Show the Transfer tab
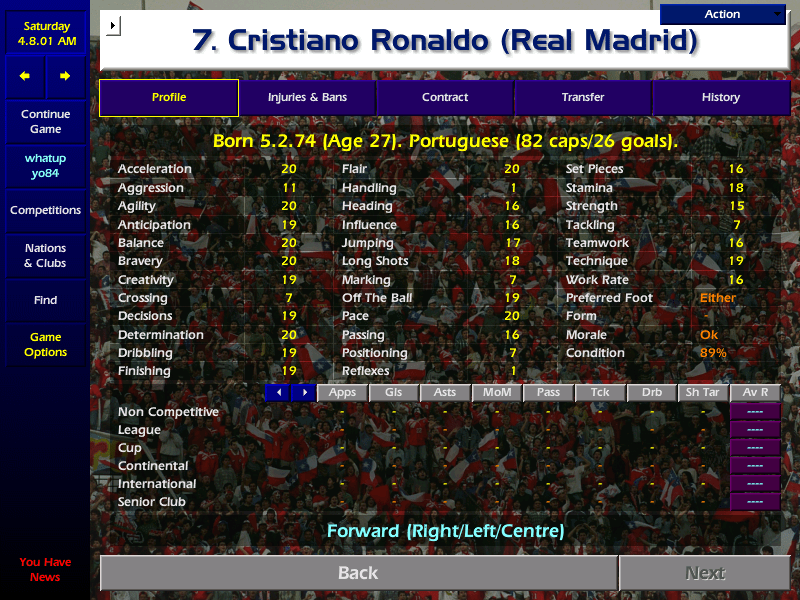800x600 pixels. click(x=583, y=97)
